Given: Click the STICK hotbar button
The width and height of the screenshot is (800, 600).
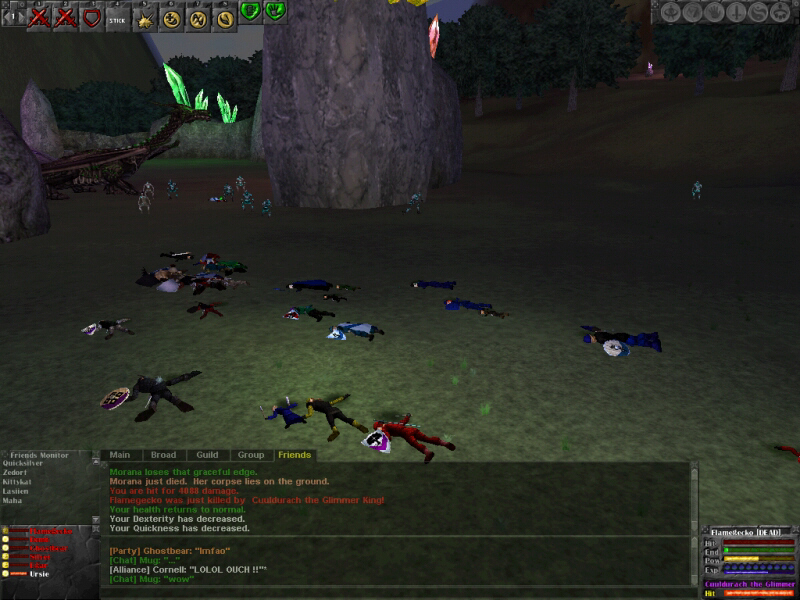Looking at the screenshot, I should tap(117, 18).
